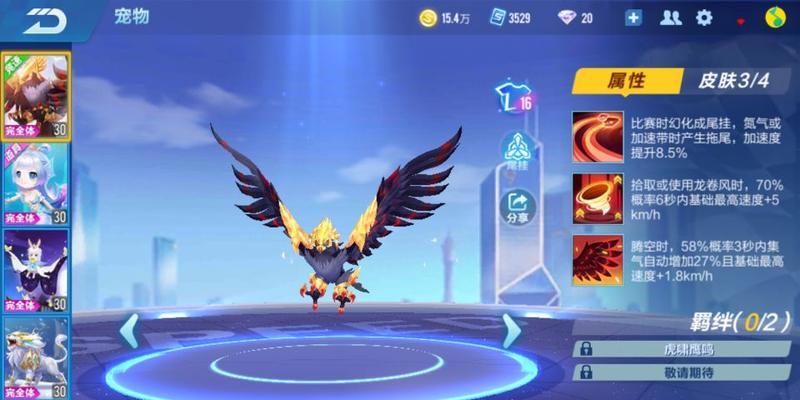This screenshot has width=800, height=400.
Task: View the trailing tail skill icon
Action: 596,134
